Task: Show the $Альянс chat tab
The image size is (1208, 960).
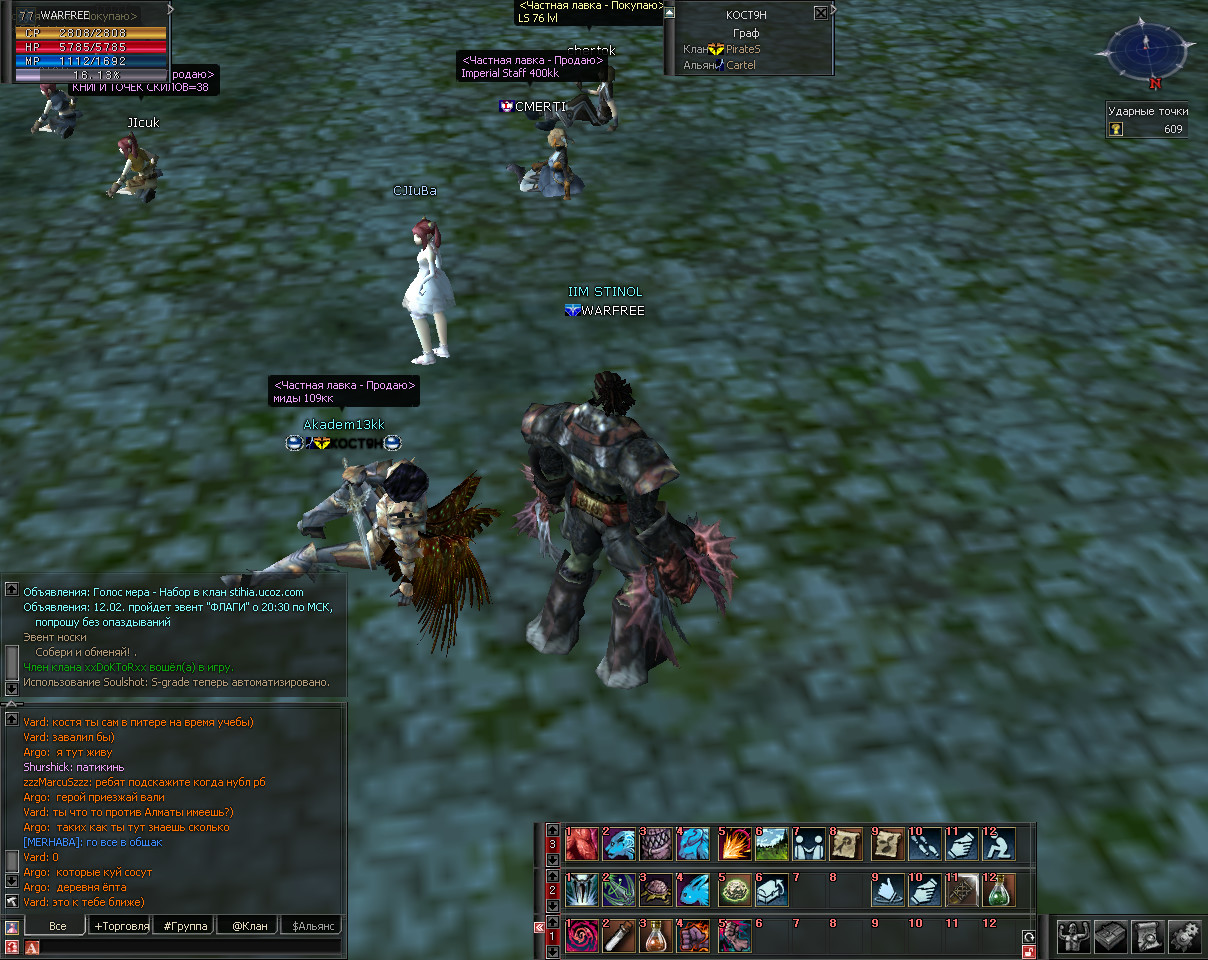Action: point(311,926)
